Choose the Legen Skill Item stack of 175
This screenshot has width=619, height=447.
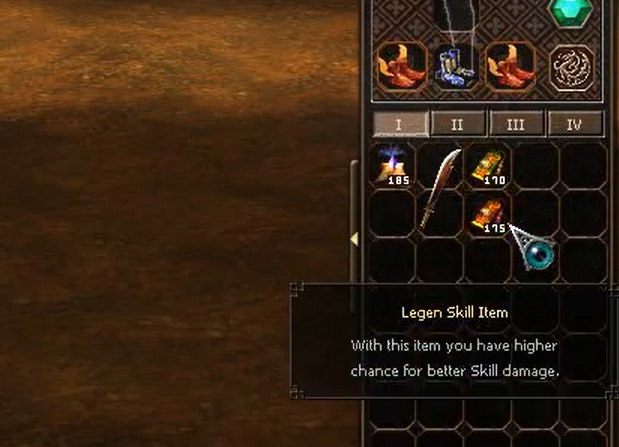click(x=490, y=213)
